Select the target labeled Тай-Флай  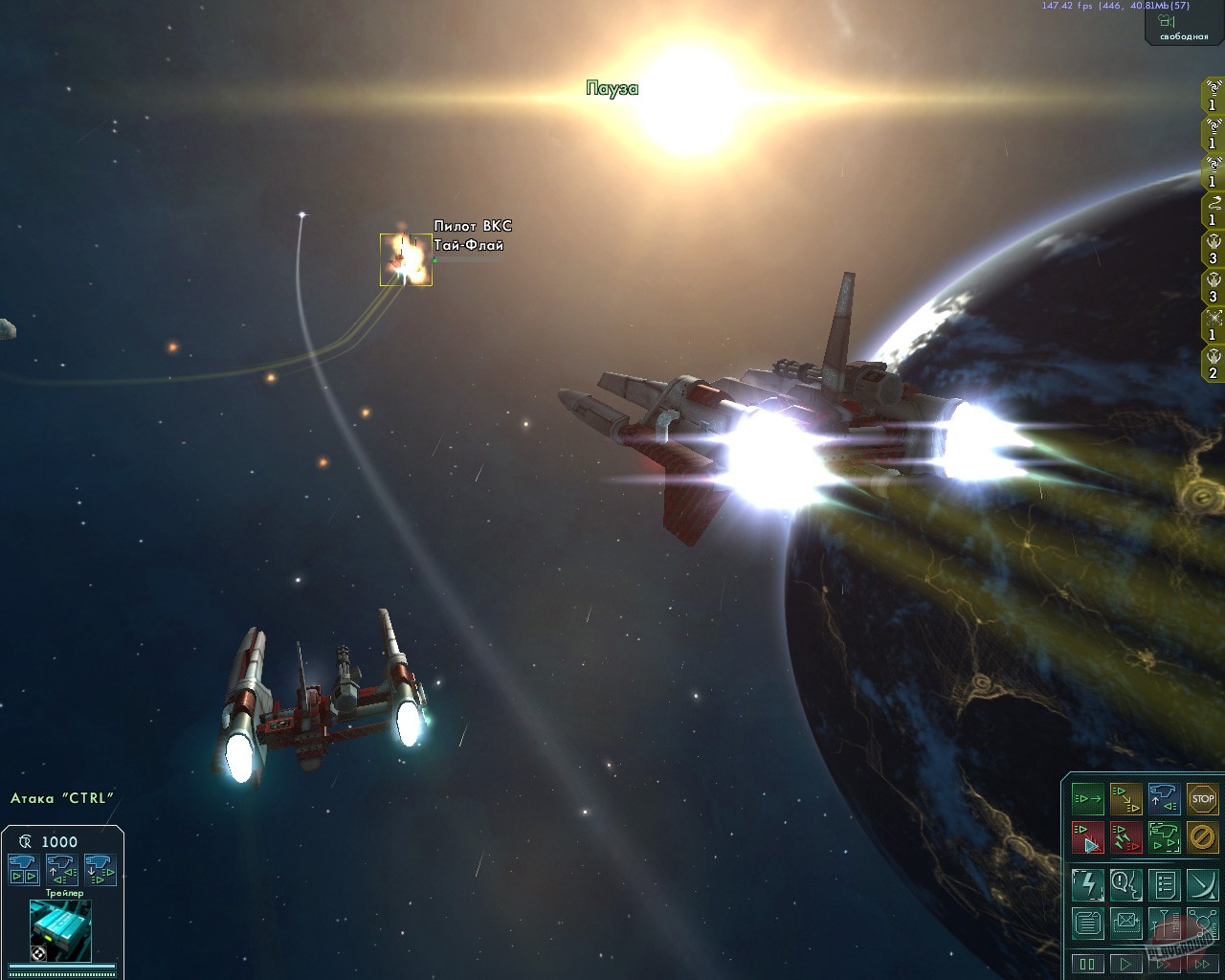click(406, 258)
